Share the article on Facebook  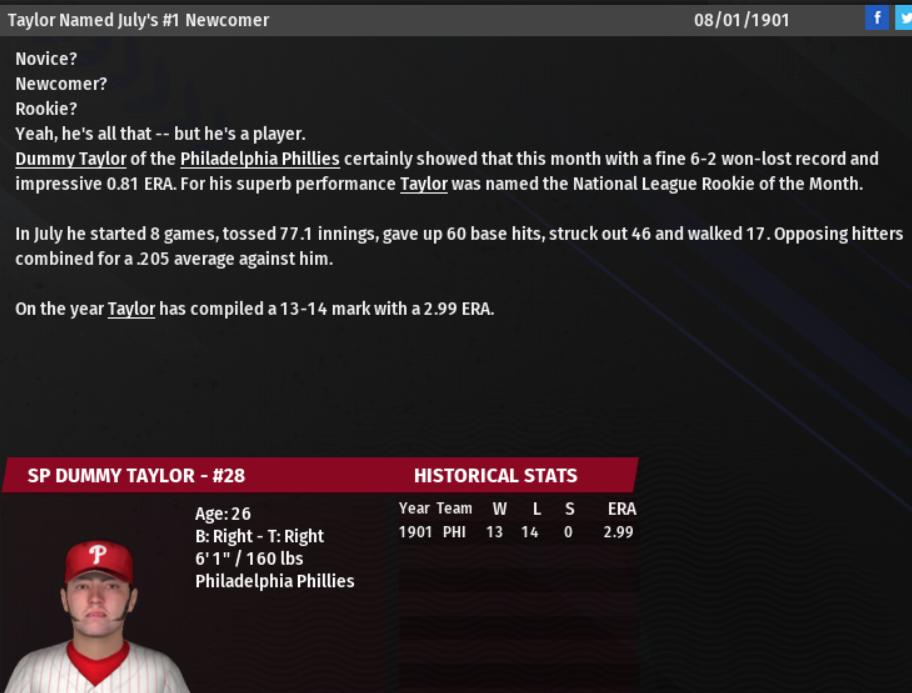pyautogui.click(x=876, y=18)
